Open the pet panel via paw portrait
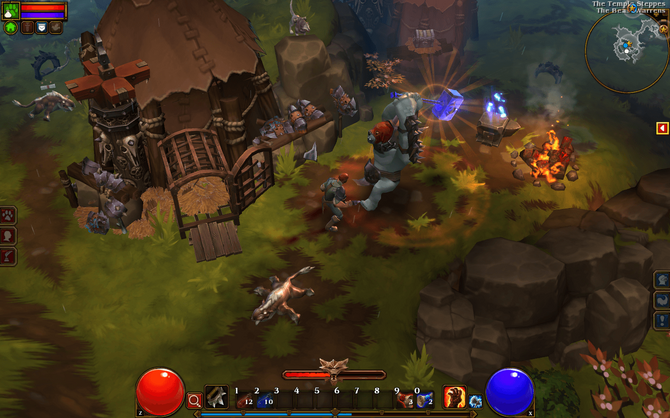 11,11
